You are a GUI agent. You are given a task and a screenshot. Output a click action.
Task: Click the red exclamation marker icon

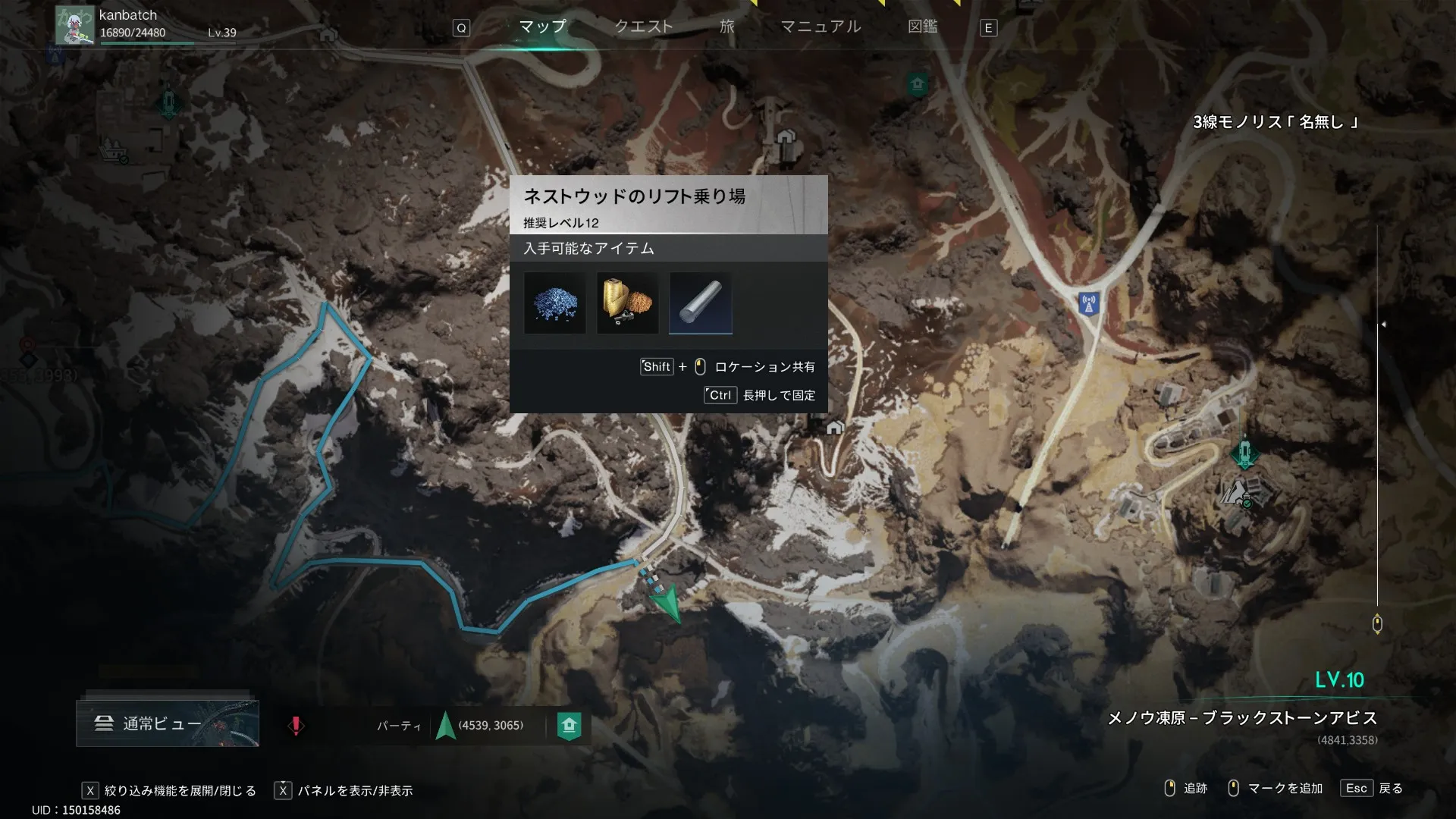coord(296,726)
